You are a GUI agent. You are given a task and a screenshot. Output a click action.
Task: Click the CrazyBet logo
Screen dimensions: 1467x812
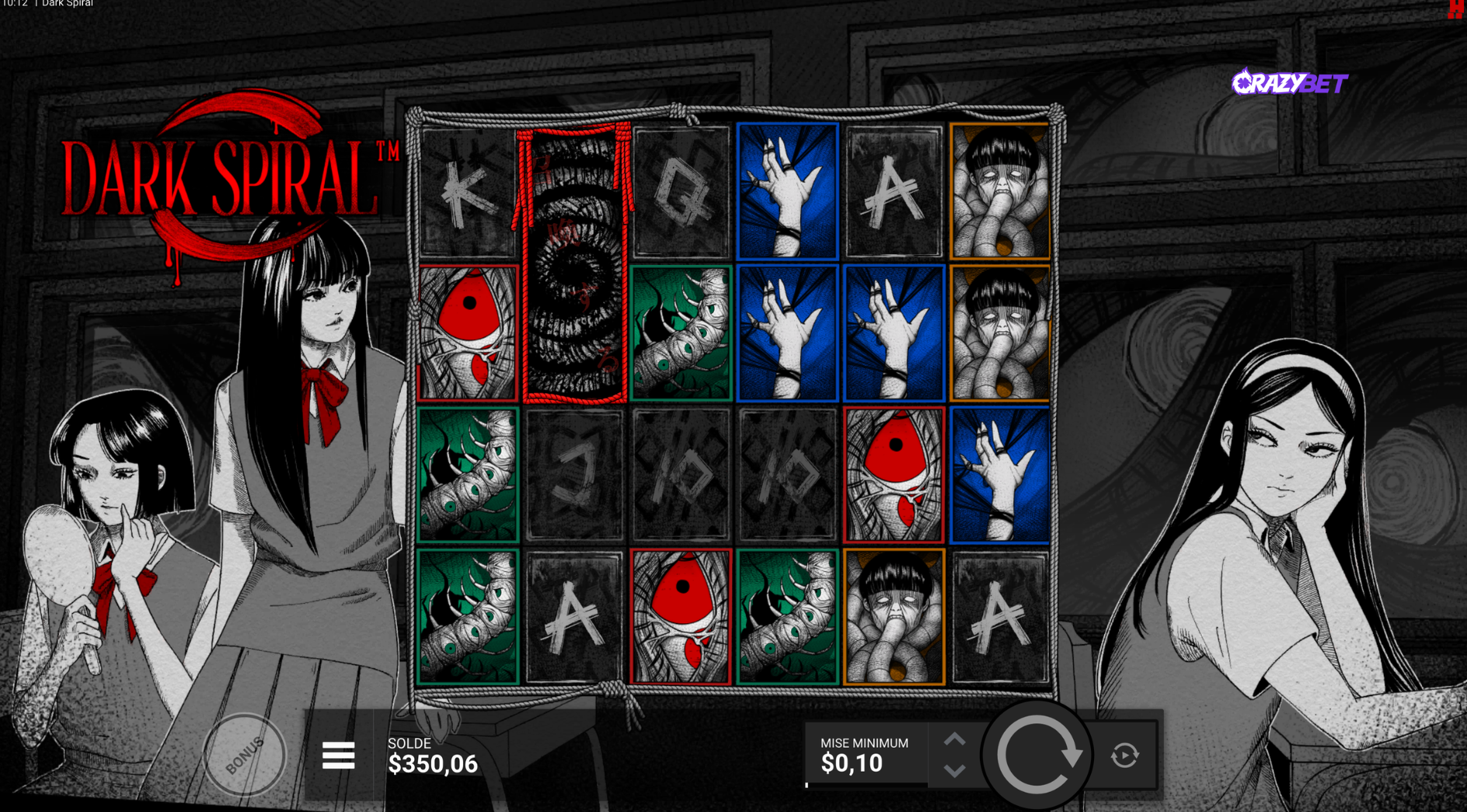coord(1290,82)
